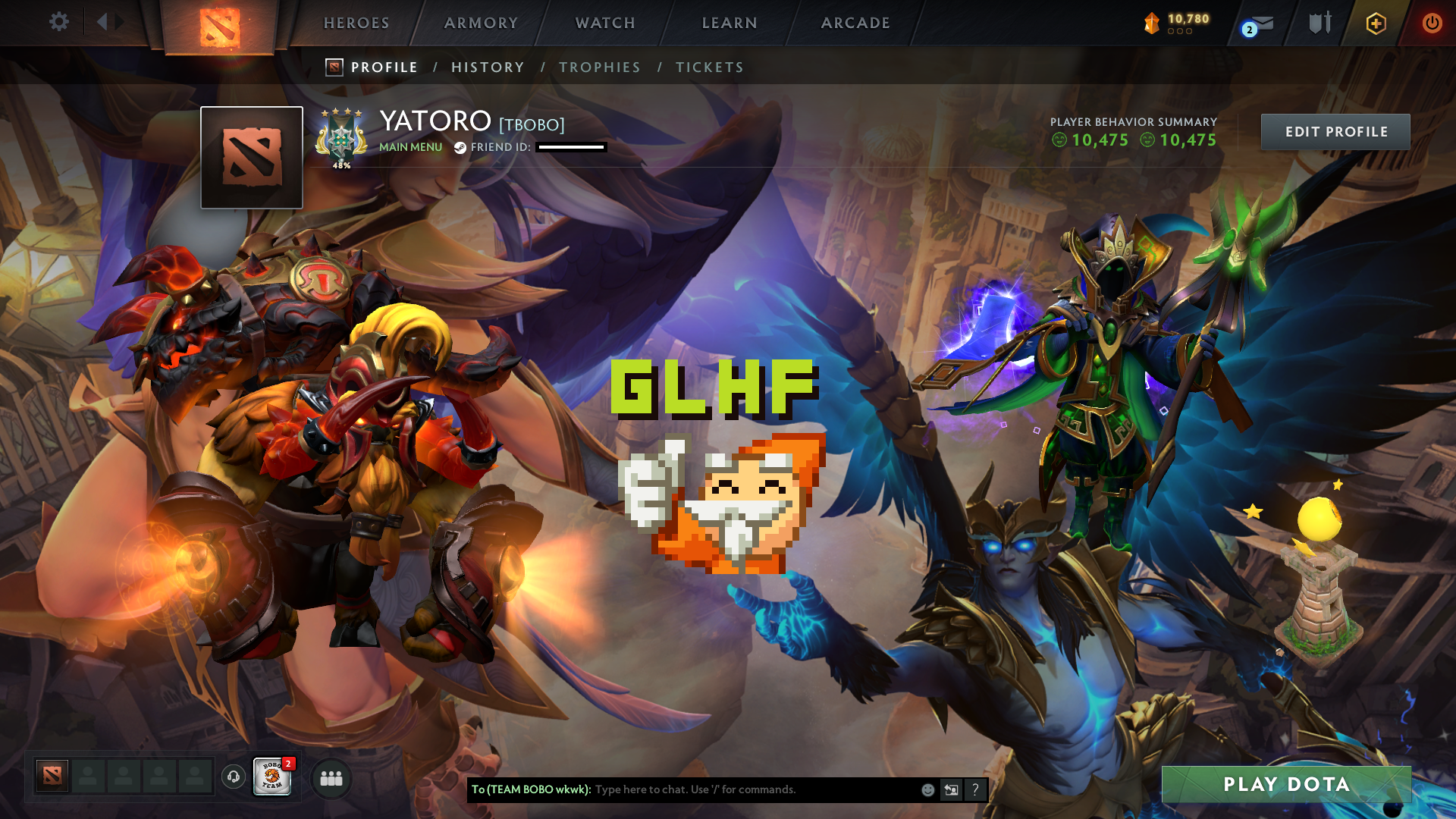Viewport: 1456px width, 819px height.
Task: Click the battle points gem icon
Action: pos(1151,23)
